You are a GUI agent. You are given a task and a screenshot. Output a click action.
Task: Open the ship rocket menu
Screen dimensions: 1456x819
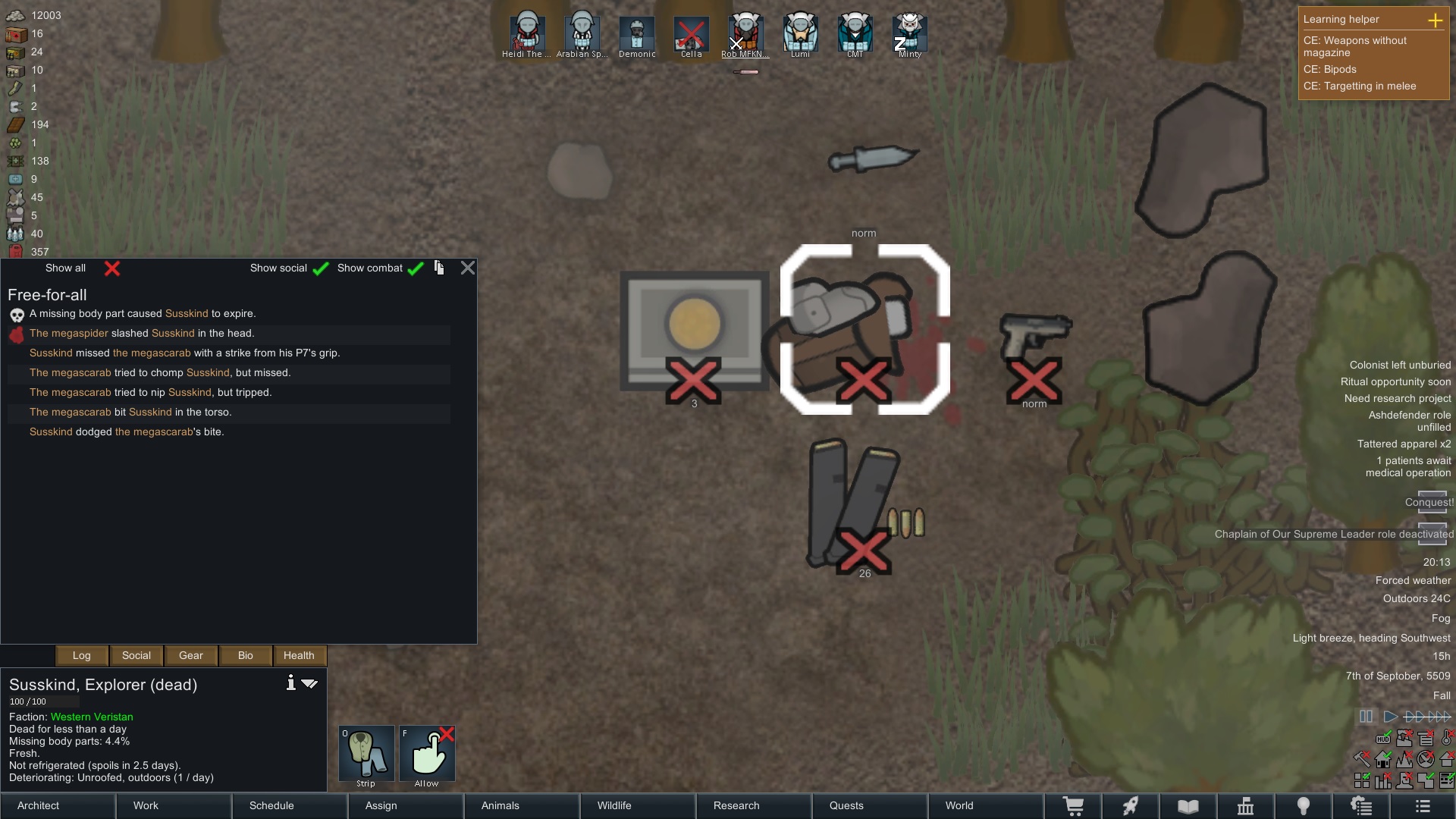point(1131,806)
